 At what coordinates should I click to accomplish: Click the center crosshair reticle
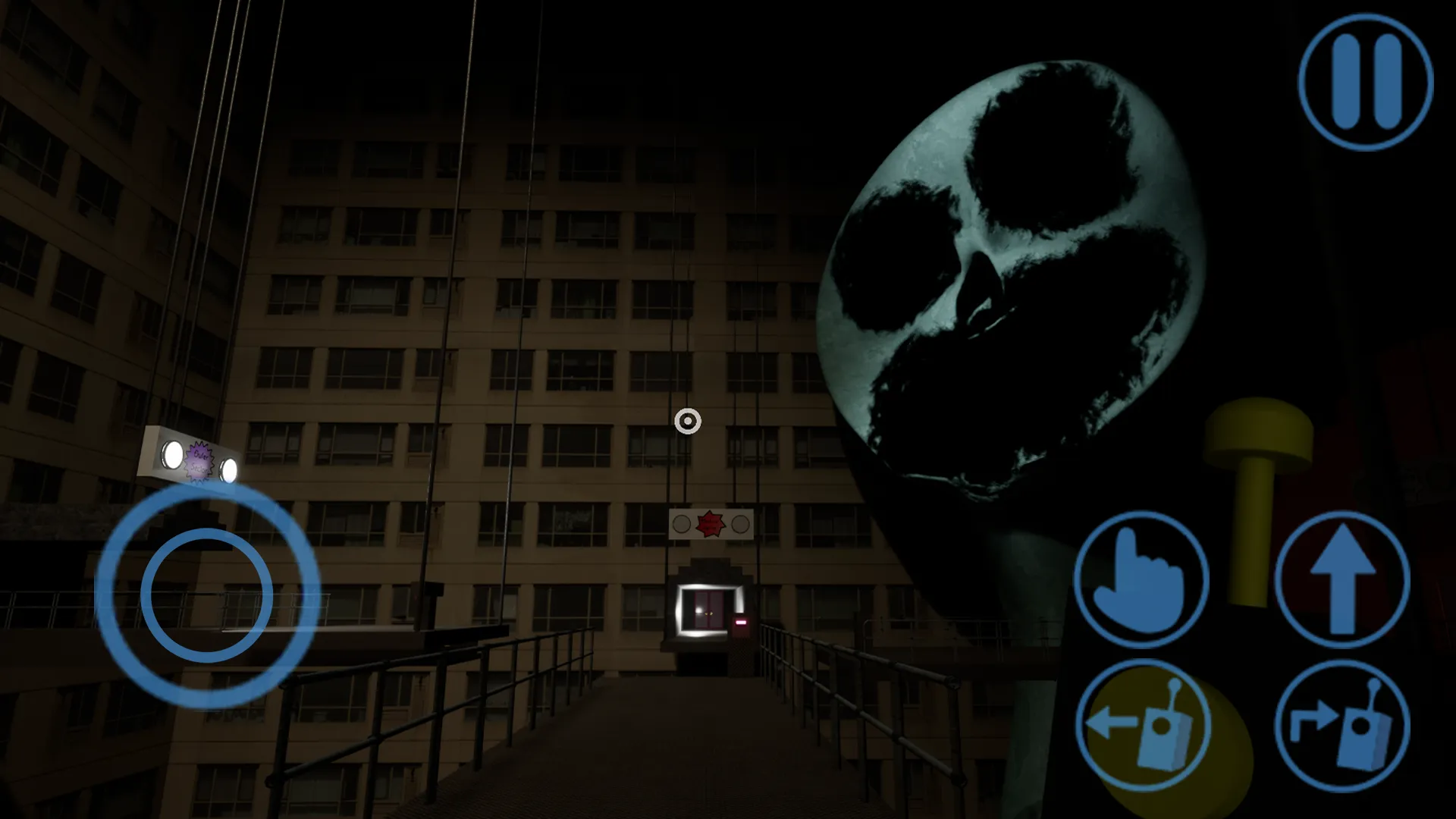click(689, 422)
